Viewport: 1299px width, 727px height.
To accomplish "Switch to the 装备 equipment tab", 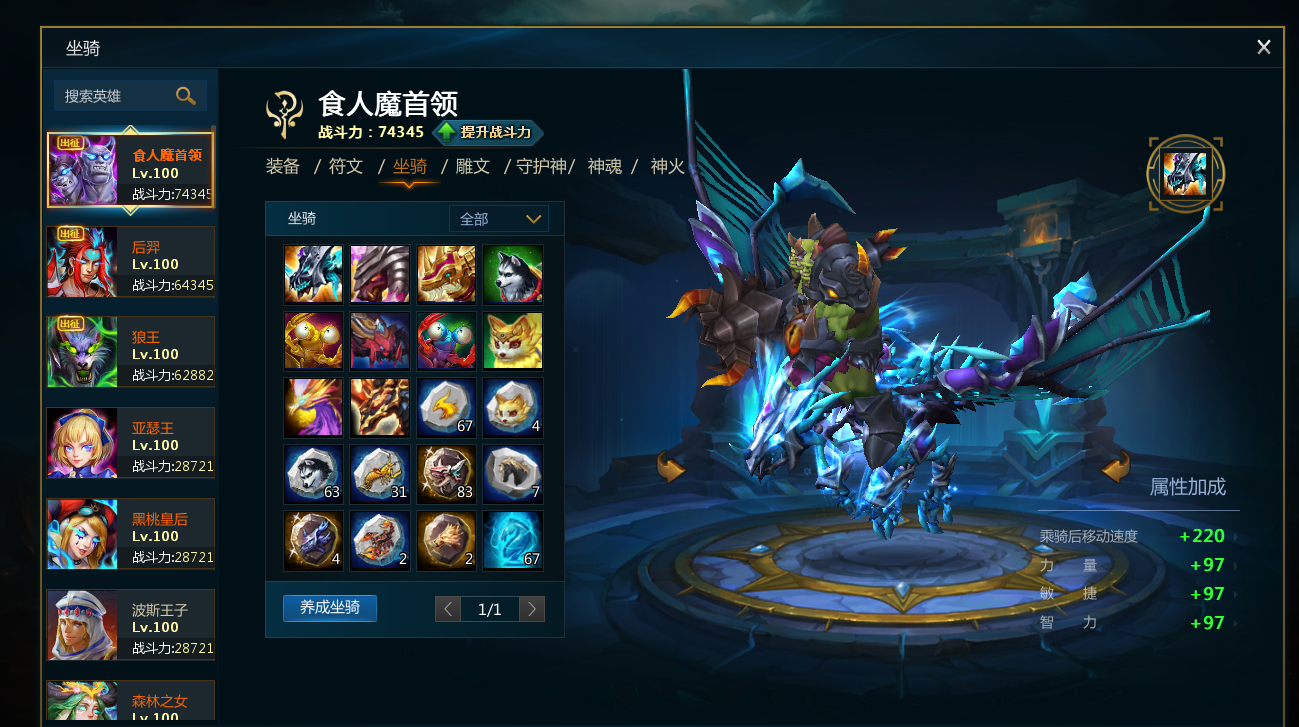I will [283, 166].
